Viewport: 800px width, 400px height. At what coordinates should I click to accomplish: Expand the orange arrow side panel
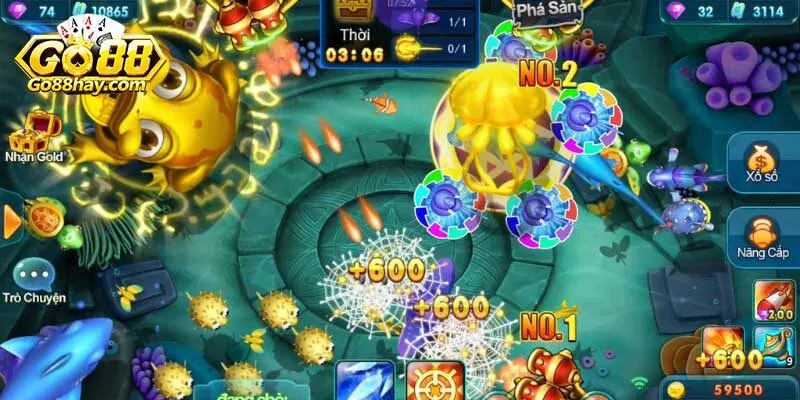pyautogui.click(x=11, y=221)
